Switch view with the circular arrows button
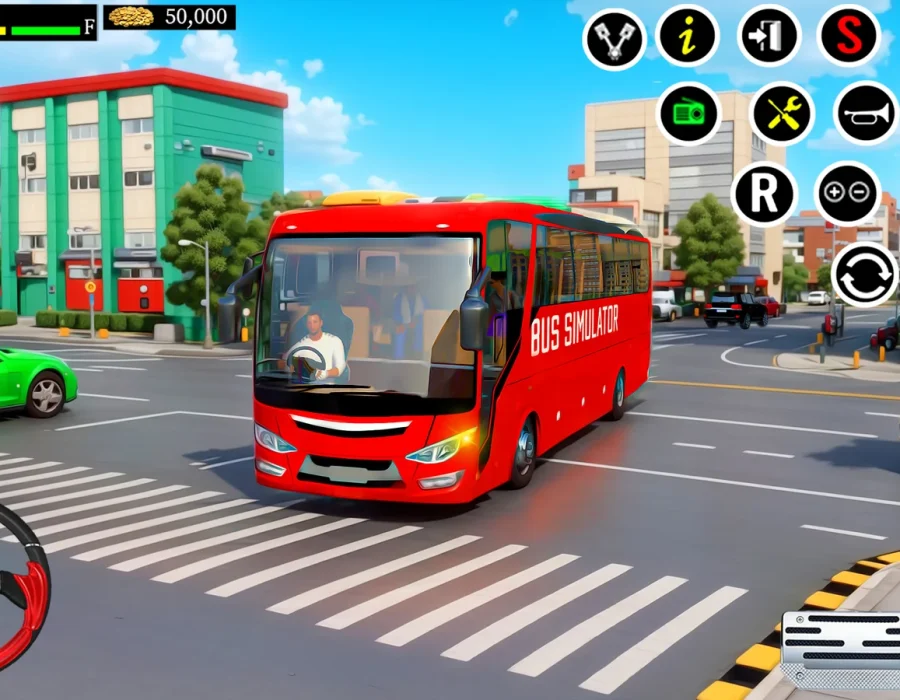This screenshot has height=700, width=900. 864,274
